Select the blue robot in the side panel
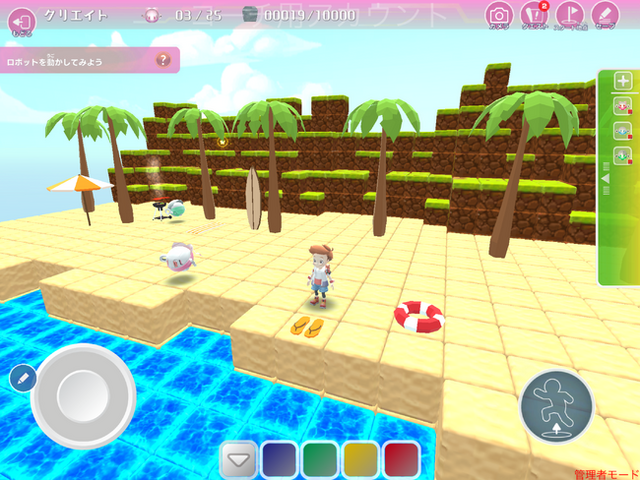Screen dimensions: 640x480 (622, 131)
